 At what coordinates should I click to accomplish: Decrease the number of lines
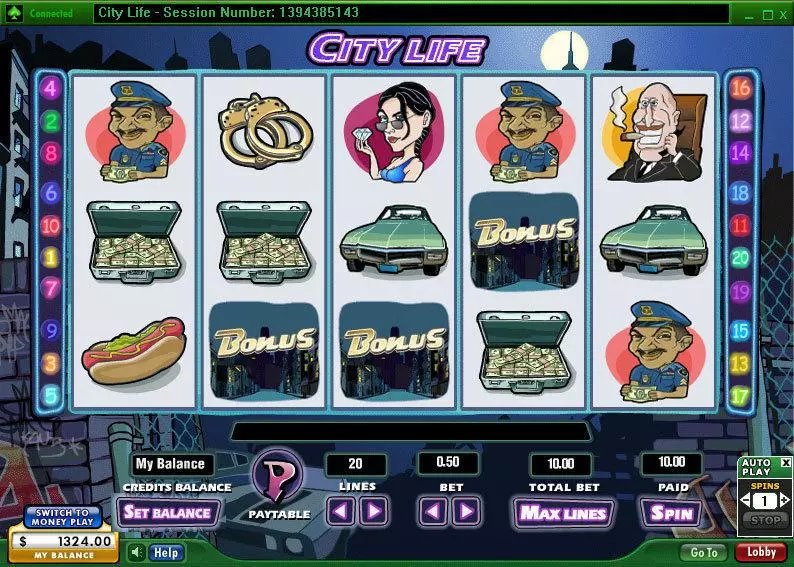(x=341, y=513)
